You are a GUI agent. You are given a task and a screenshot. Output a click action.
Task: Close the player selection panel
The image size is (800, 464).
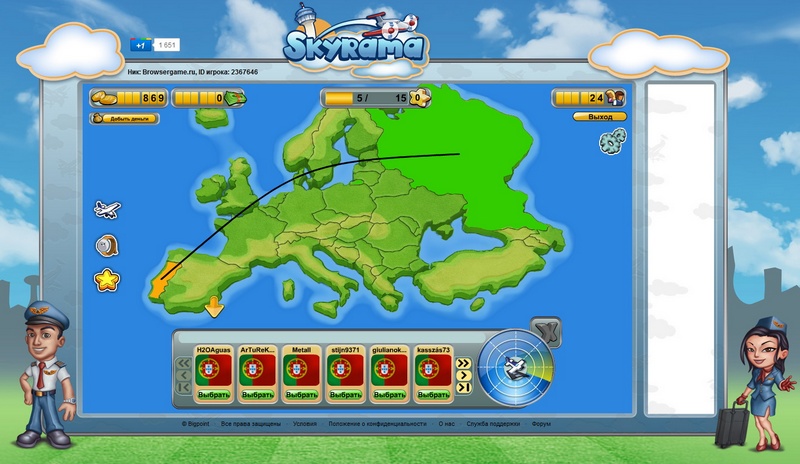click(545, 329)
